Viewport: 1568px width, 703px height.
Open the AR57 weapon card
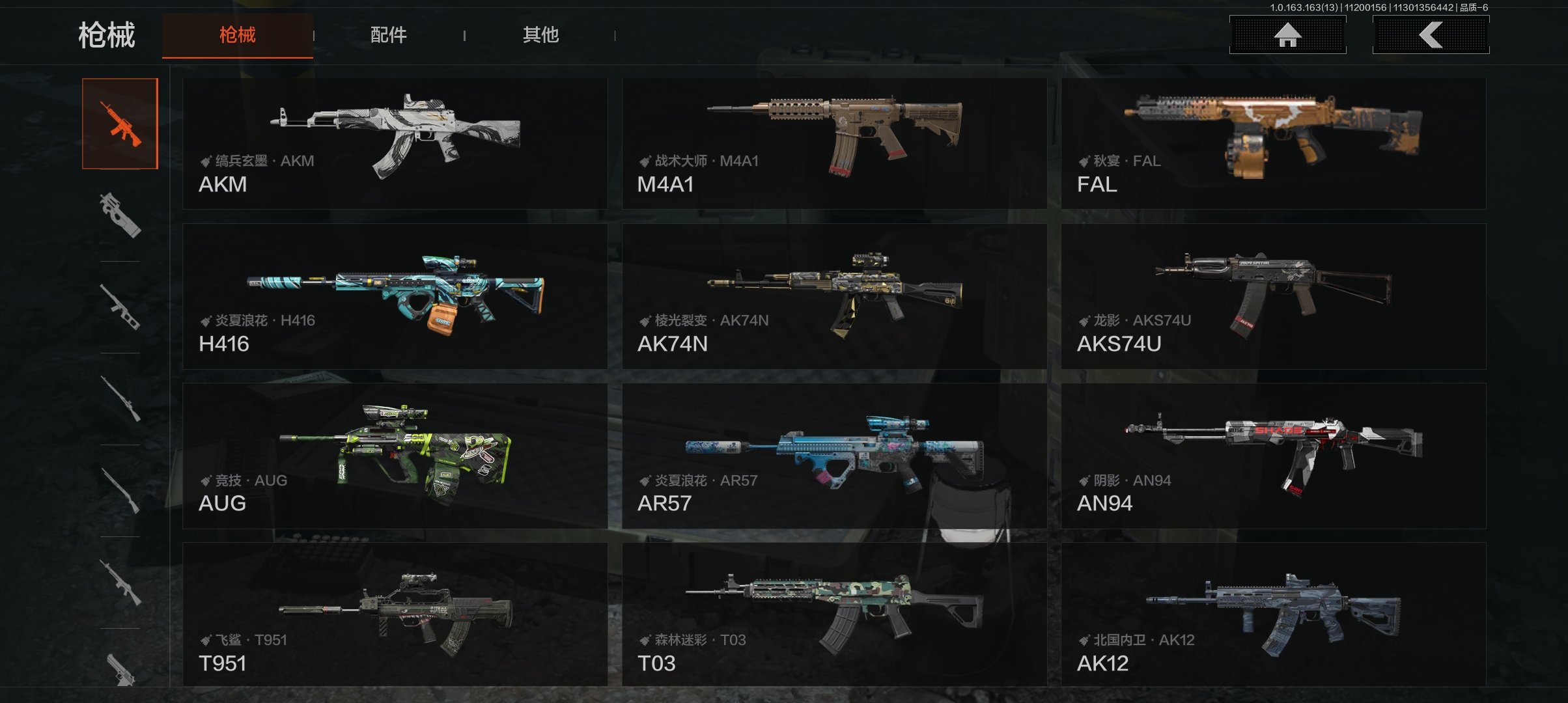pos(834,456)
